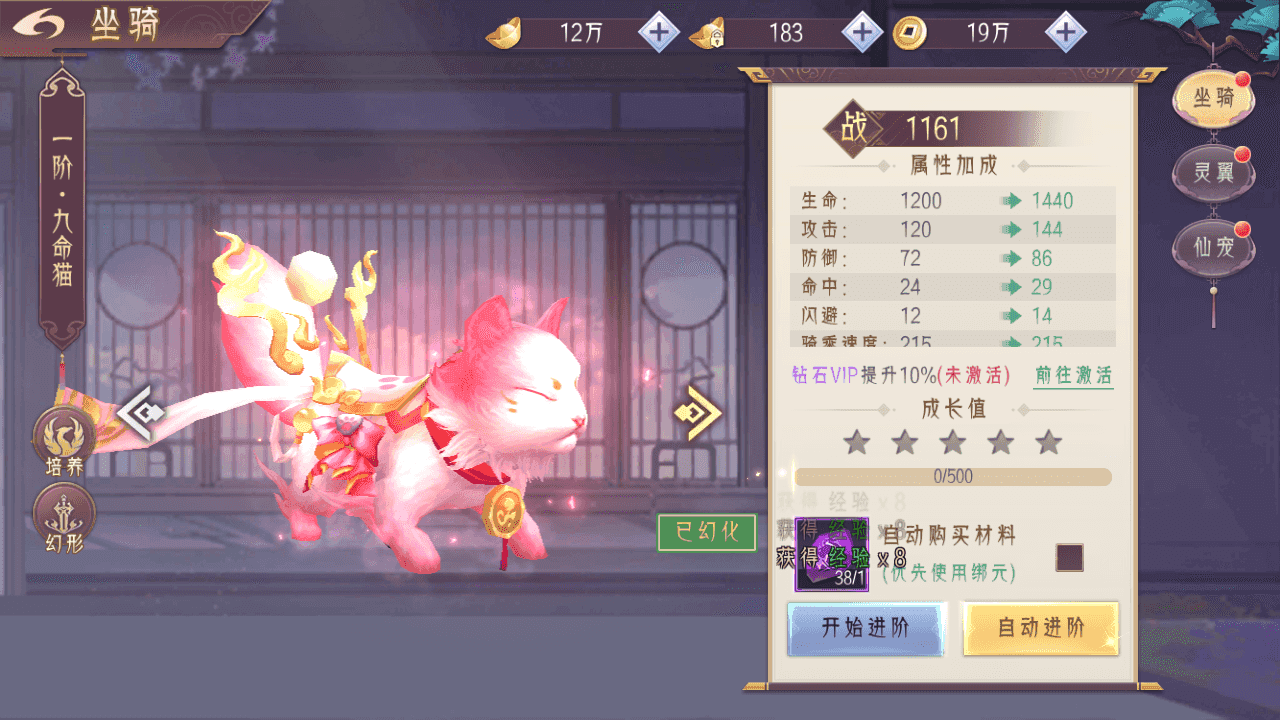Enable the 自动购买材料 checkbox
The height and width of the screenshot is (720, 1280).
click(1068, 557)
